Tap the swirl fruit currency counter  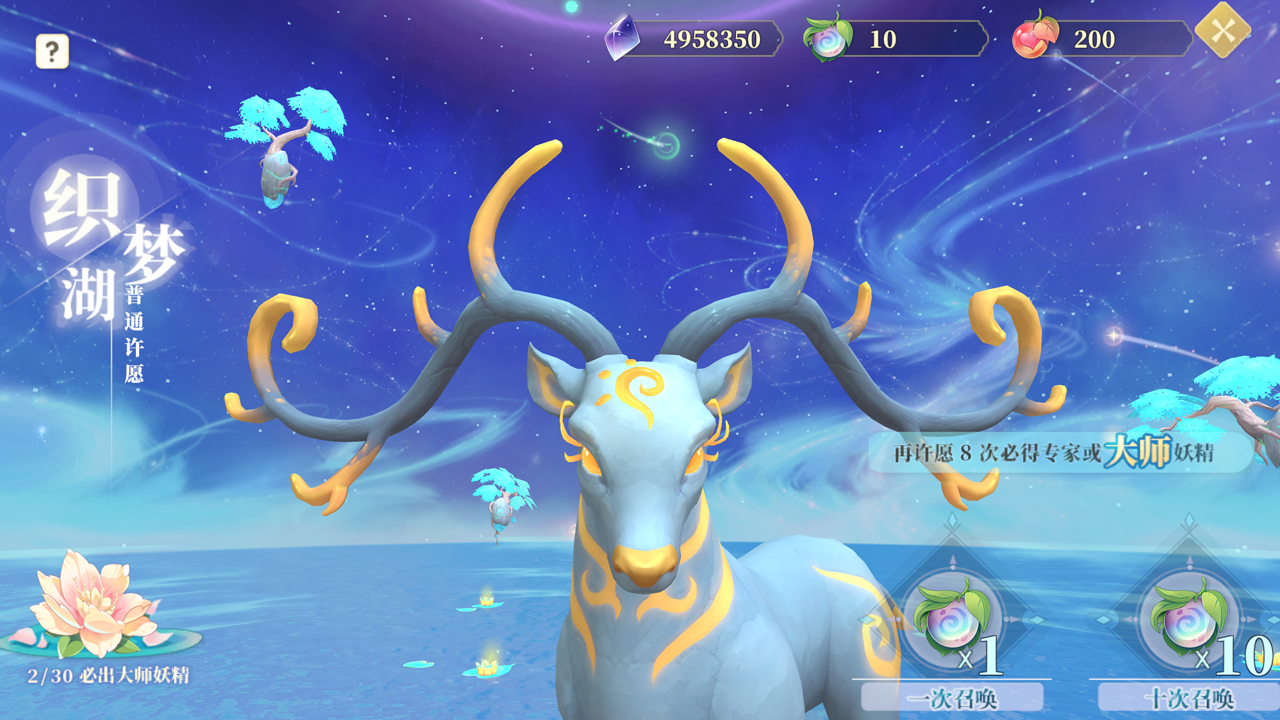pyautogui.click(x=895, y=40)
